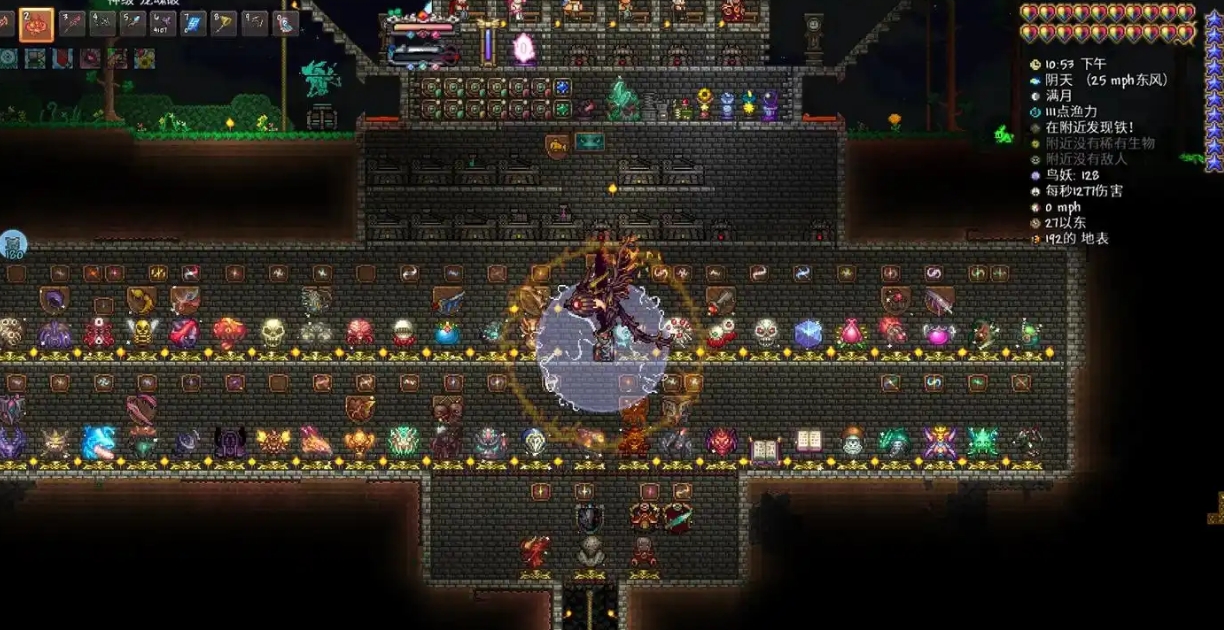
Task: Equip the blue-tipped staff in hotbar slot 5
Action: [133, 22]
